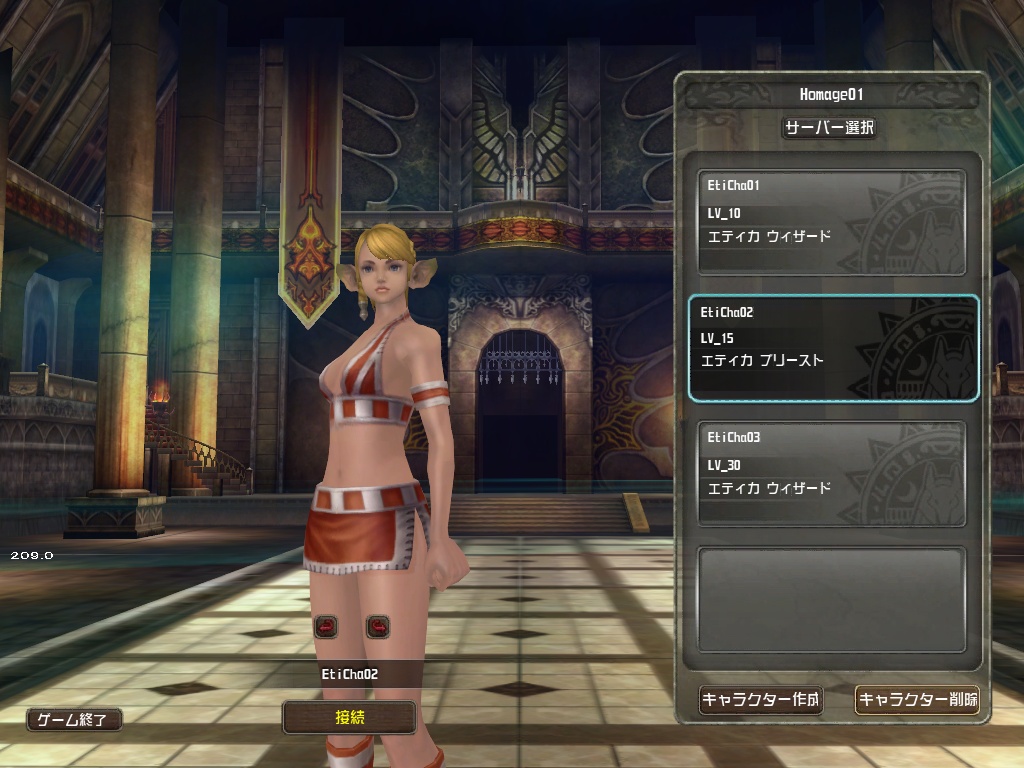This screenshot has height=768, width=1024.
Task: Click the キャラクター作成 create character button
Action: point(760,700)
